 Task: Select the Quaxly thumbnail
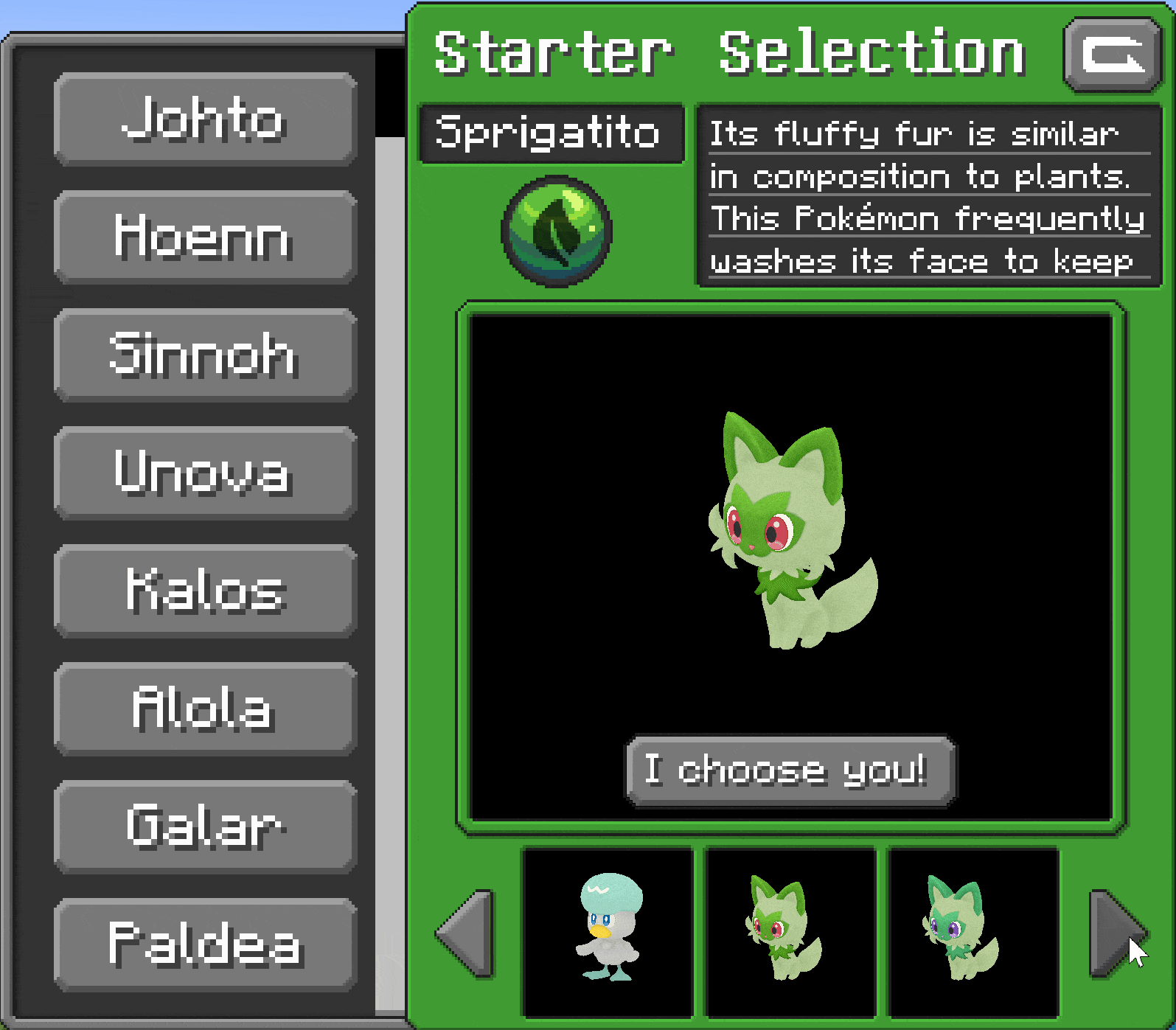608,932
